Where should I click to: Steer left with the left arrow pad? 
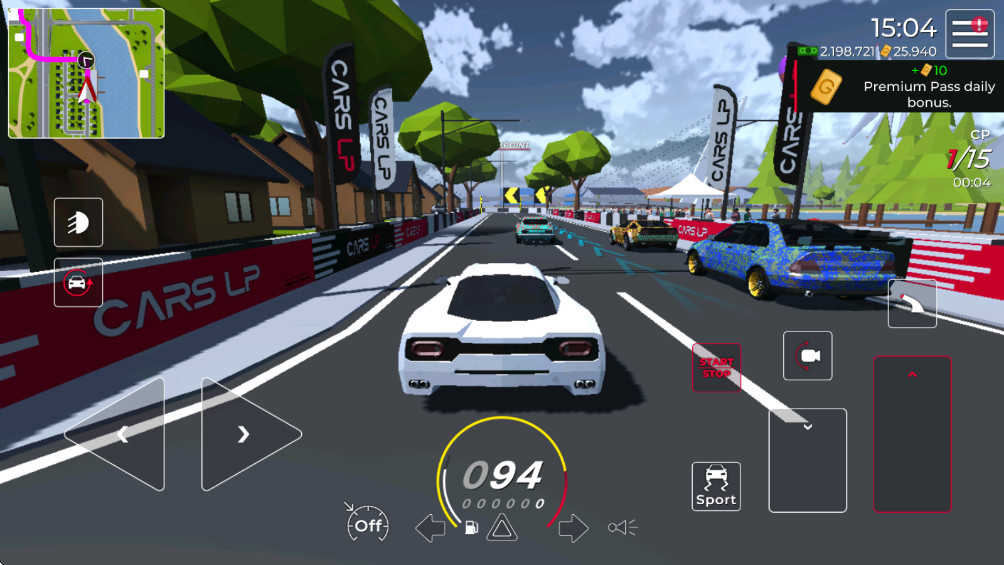click(x=116, y=434)
